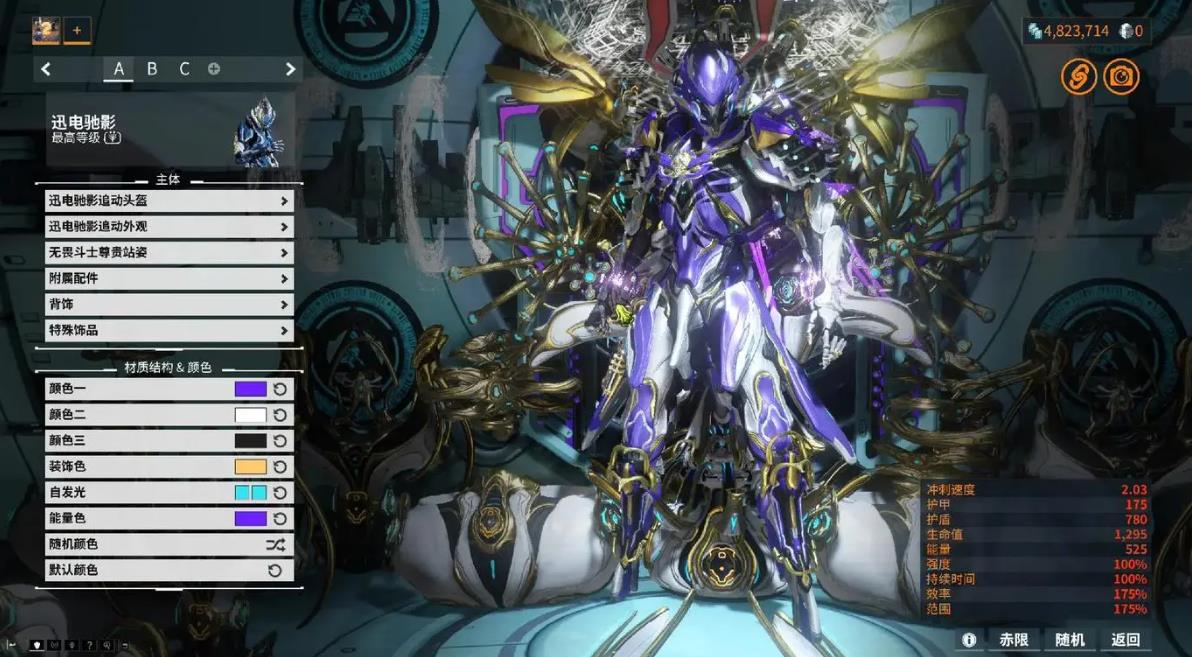This screenshot has width=1192, height=657.
Task: Switch to appearance config tab B
Action: pos(152,69)
